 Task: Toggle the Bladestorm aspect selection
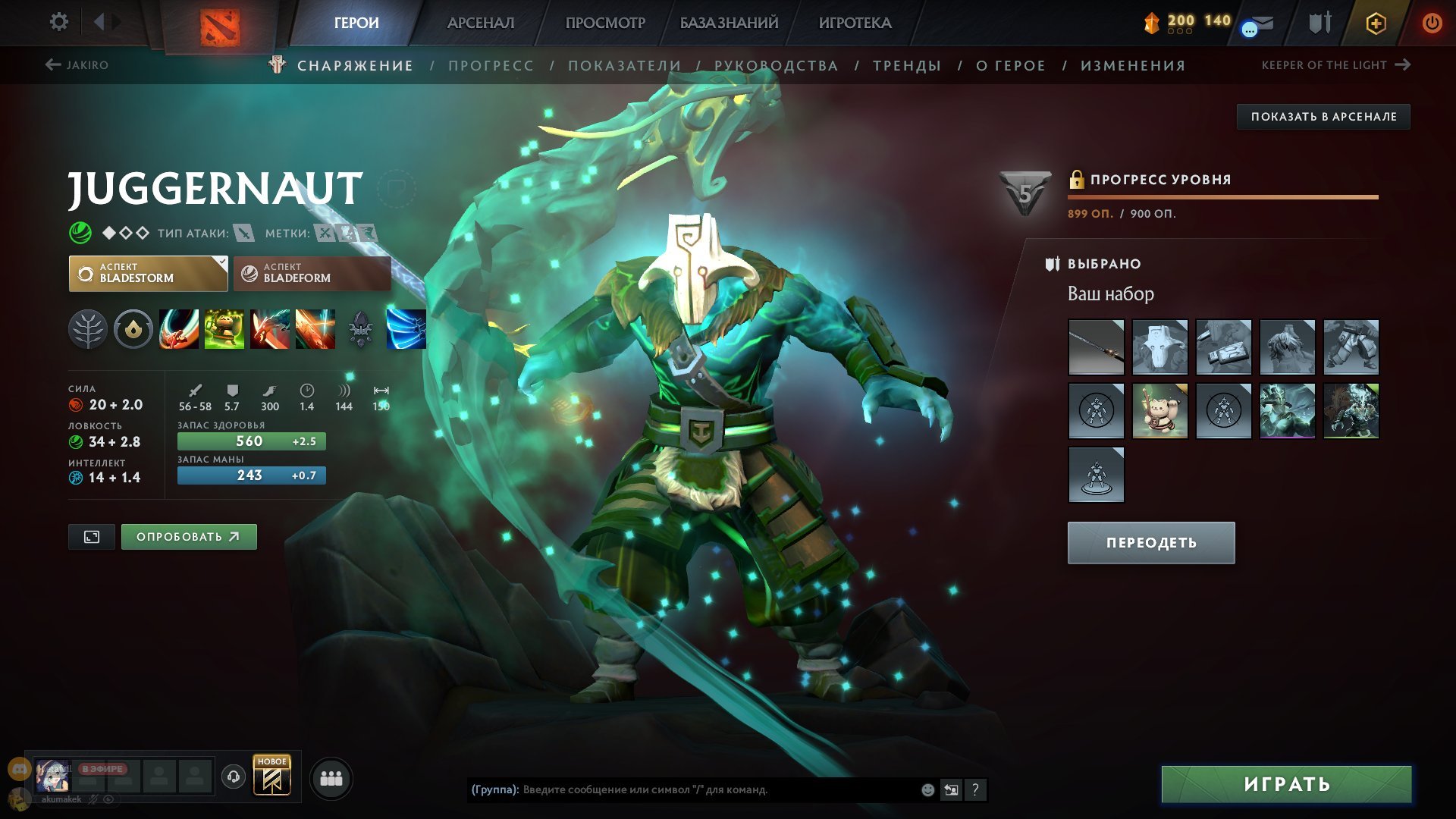pos(147,273)
